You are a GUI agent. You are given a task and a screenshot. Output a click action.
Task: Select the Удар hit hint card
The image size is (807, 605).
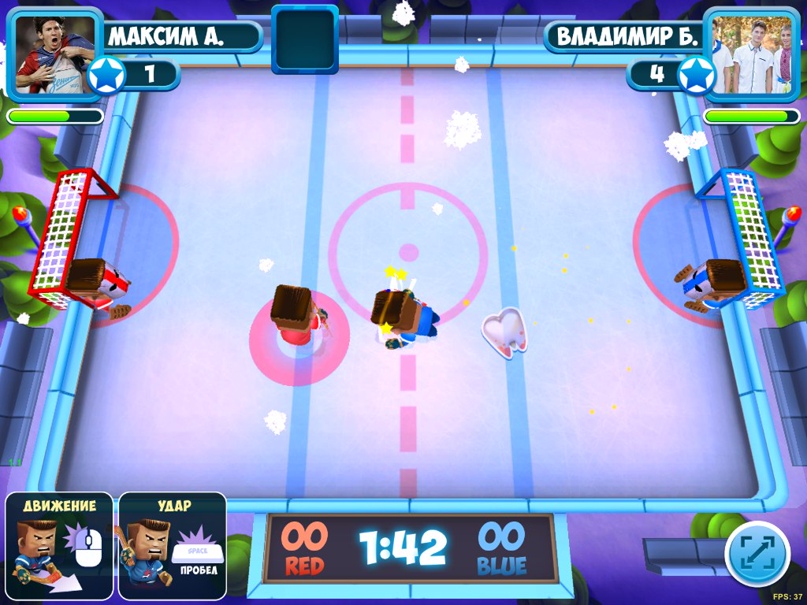tap(172, 545)
